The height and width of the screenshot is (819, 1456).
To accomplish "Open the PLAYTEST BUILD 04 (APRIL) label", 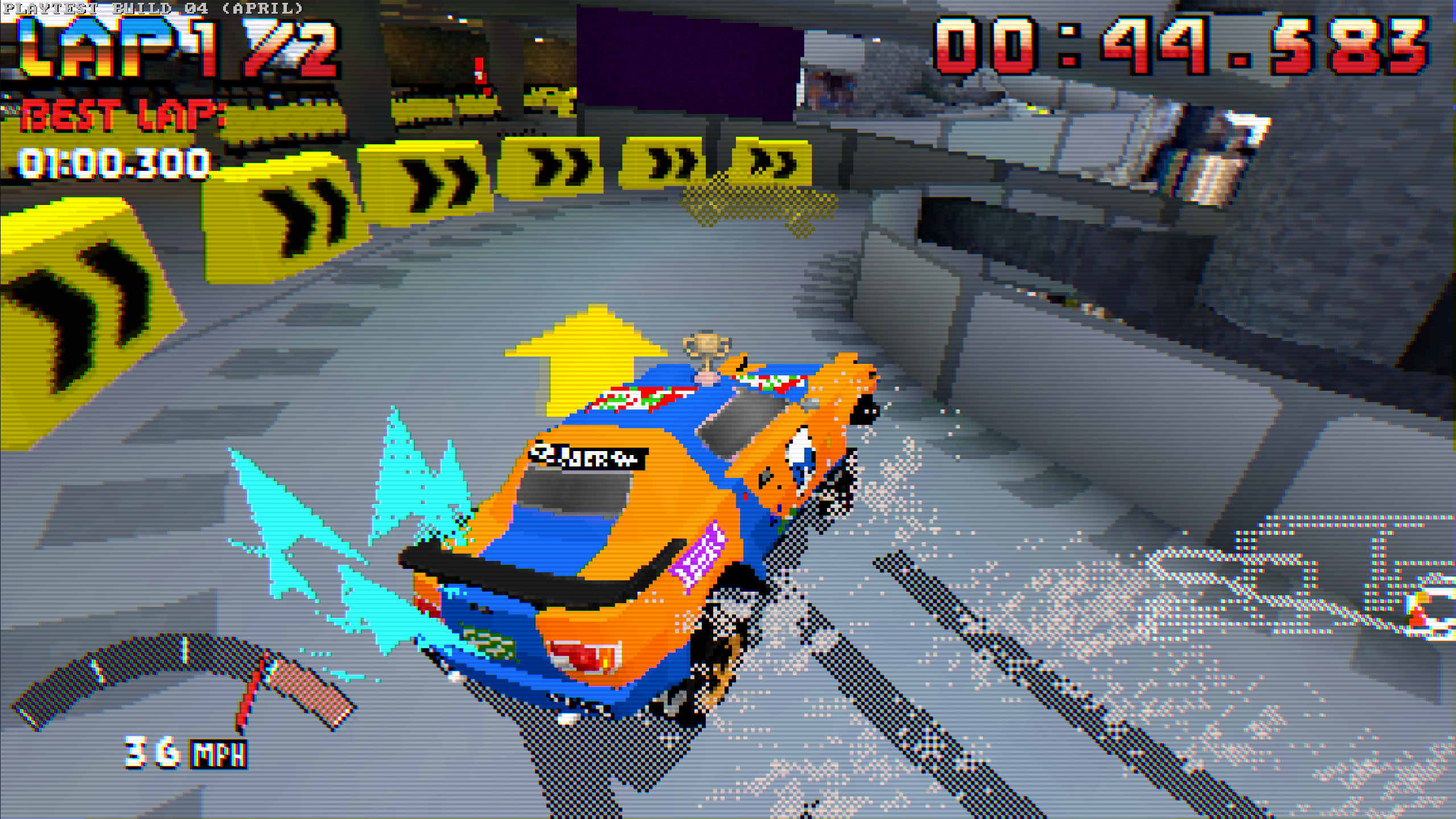I will [154, 8].
